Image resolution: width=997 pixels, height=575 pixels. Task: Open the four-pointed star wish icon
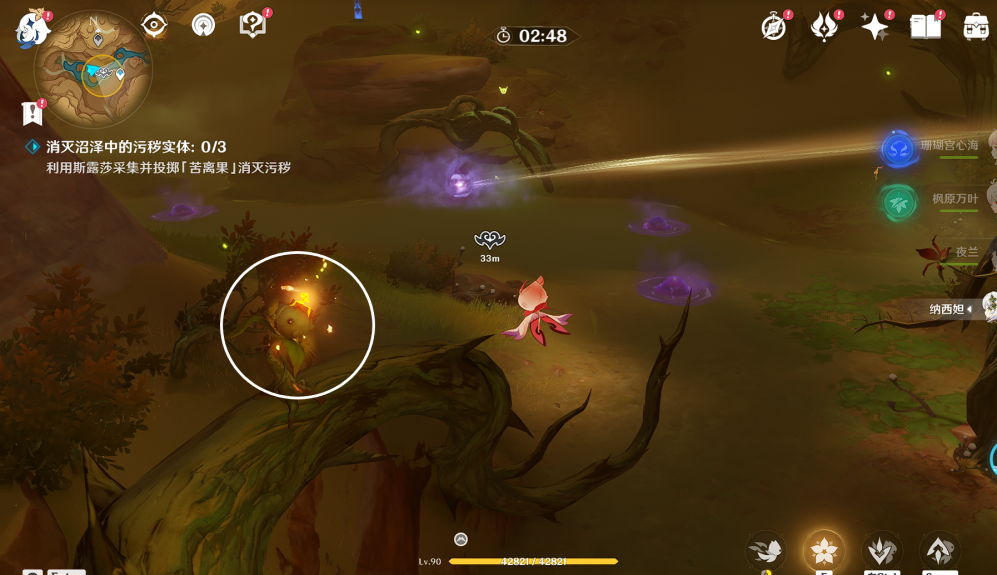875,27
